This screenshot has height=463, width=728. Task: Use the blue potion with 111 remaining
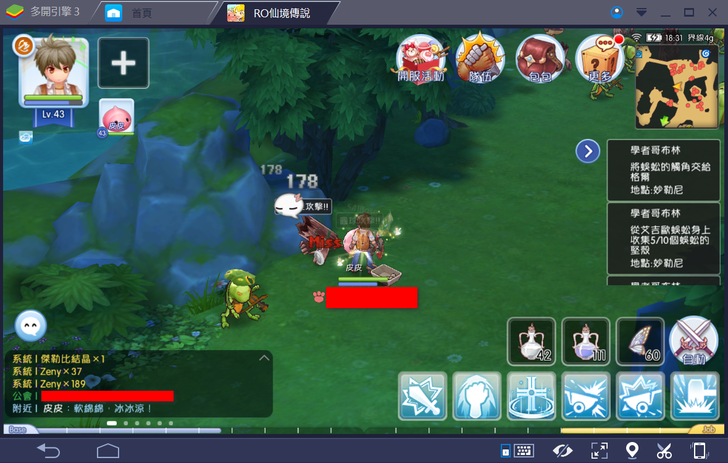[585, 341]
